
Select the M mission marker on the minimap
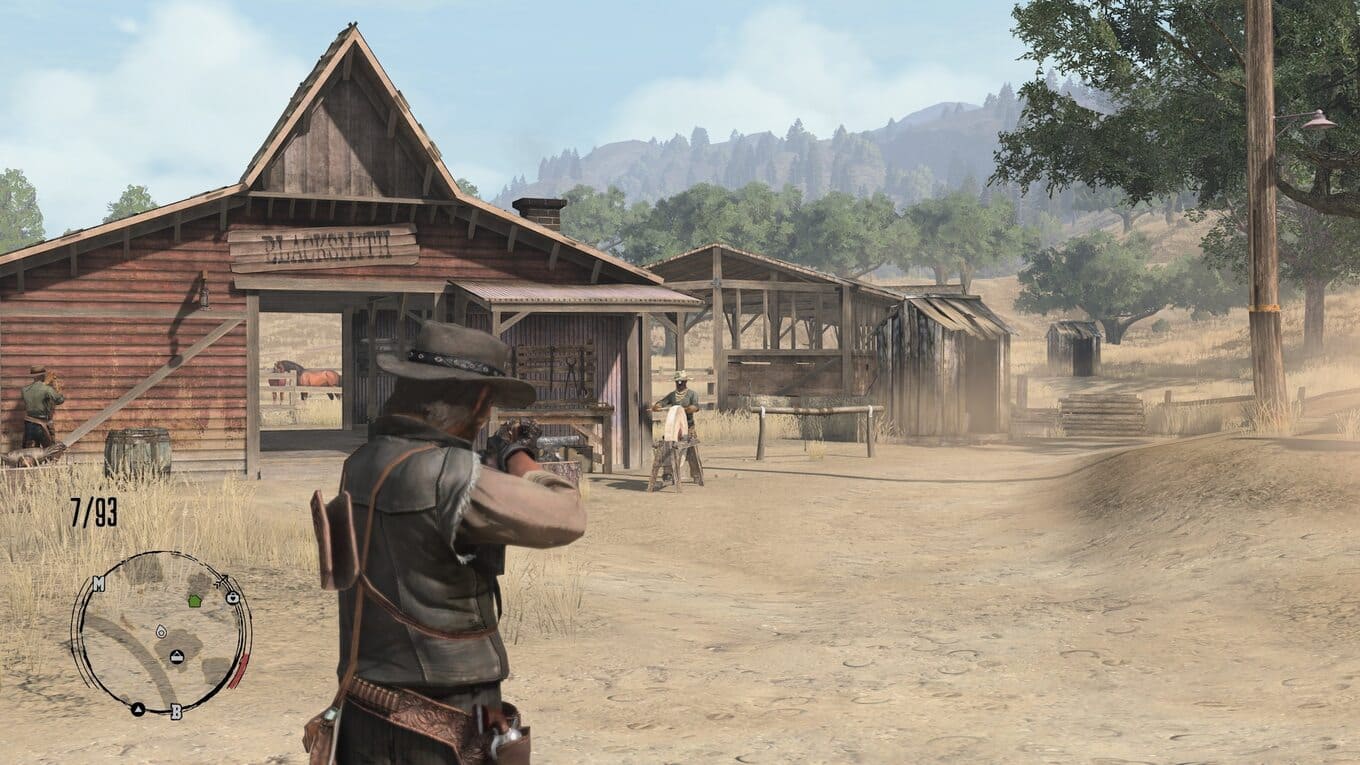click(x=98, y=584)
